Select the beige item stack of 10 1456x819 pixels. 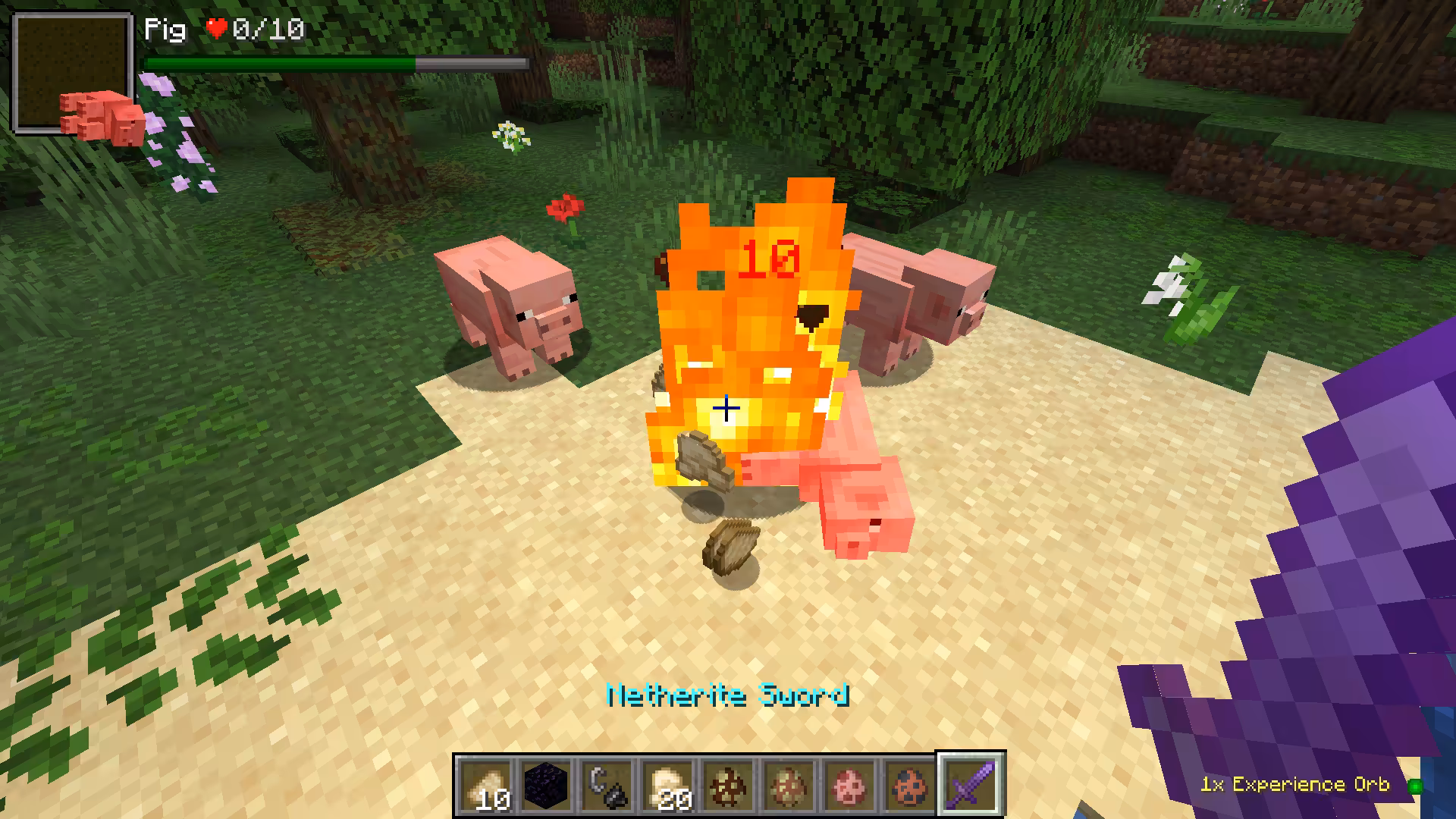[x=486, y=786]
